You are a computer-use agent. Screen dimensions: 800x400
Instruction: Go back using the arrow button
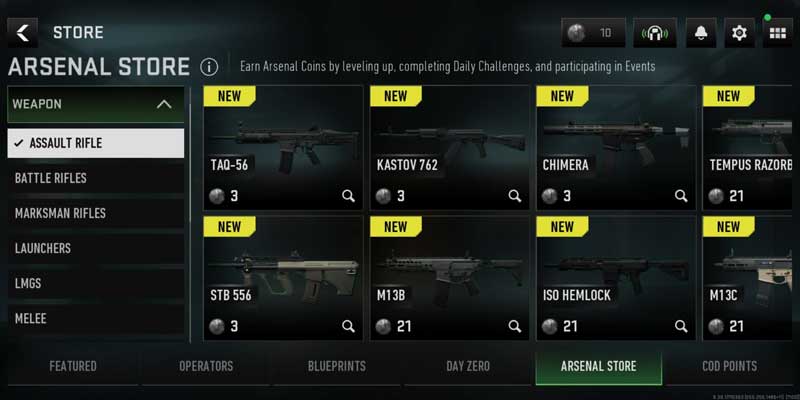point(22,33)
